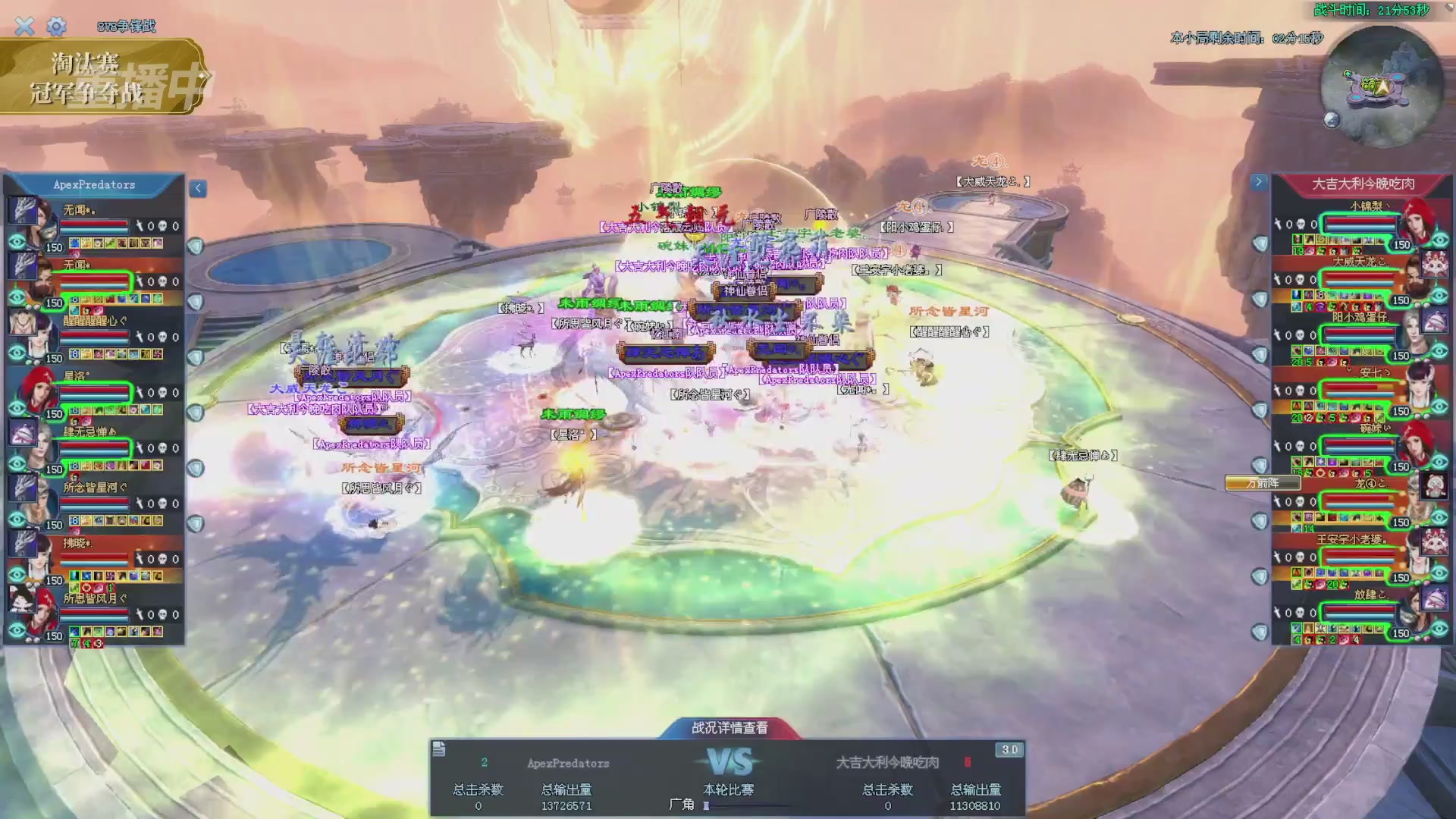Click the 万箭阵 formation label

pos(1262,483)
